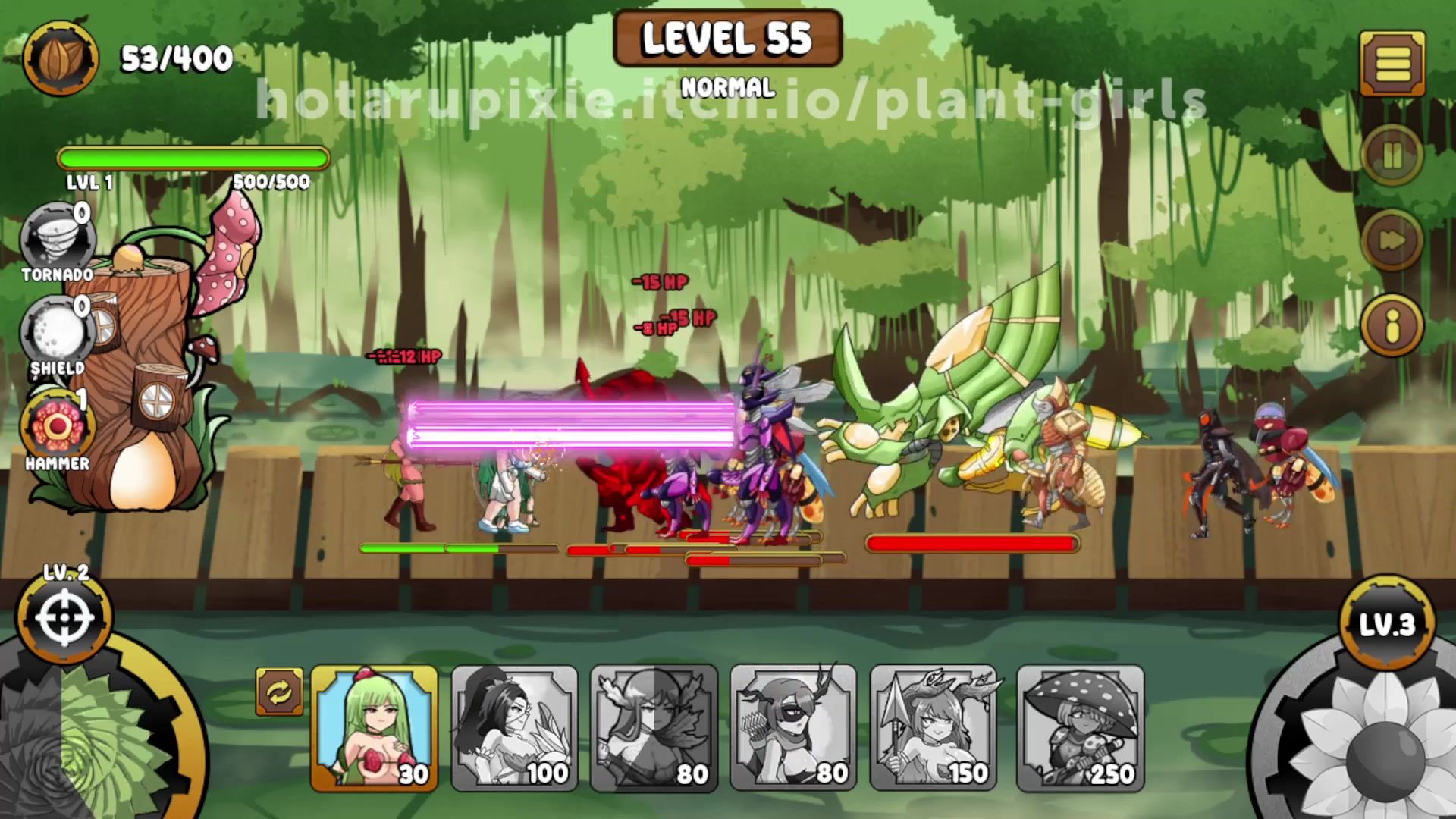Summon the green-haired girl costing 30
This screenshot has height=819, width=1456.
[374, 728]
